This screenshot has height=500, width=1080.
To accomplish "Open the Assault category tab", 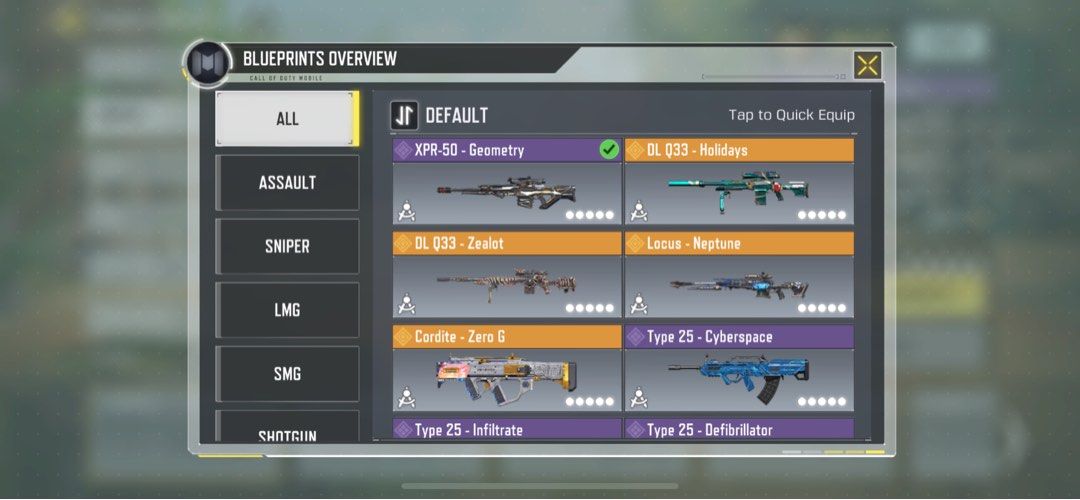I will [x=287, y=183].
